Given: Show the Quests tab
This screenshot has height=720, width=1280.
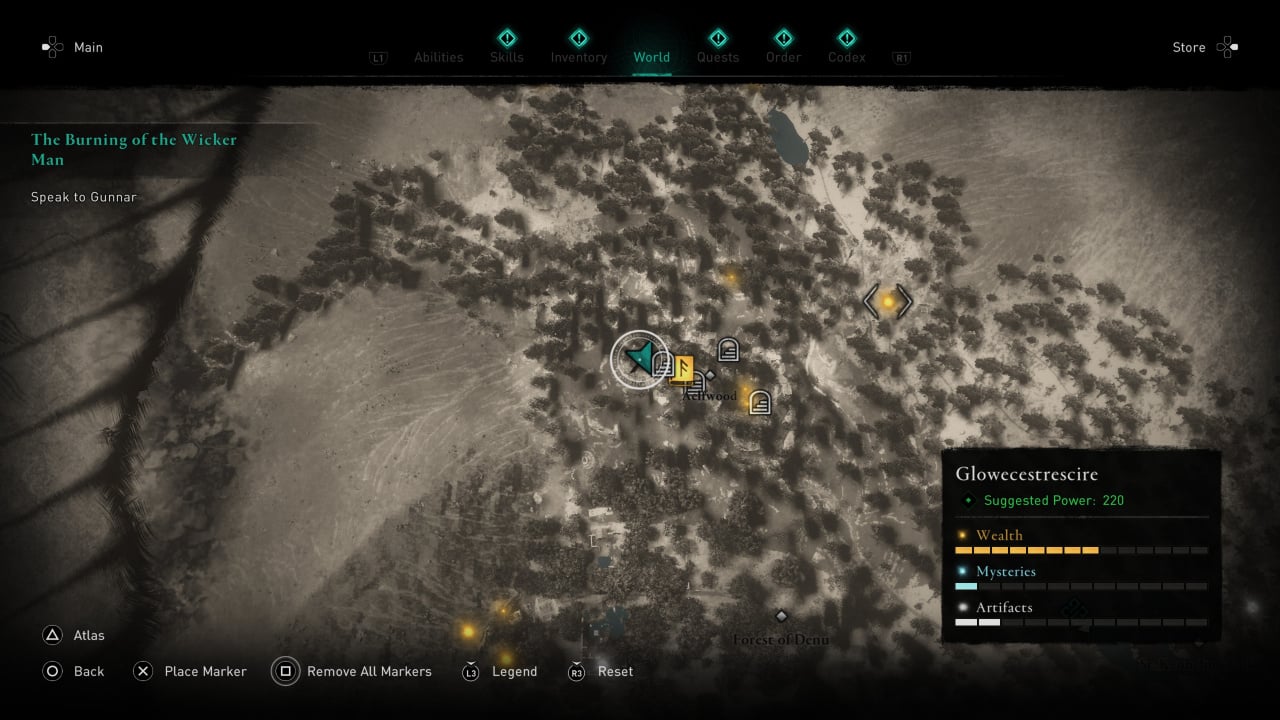Looking at the screenshot, I should coord(718,57).
